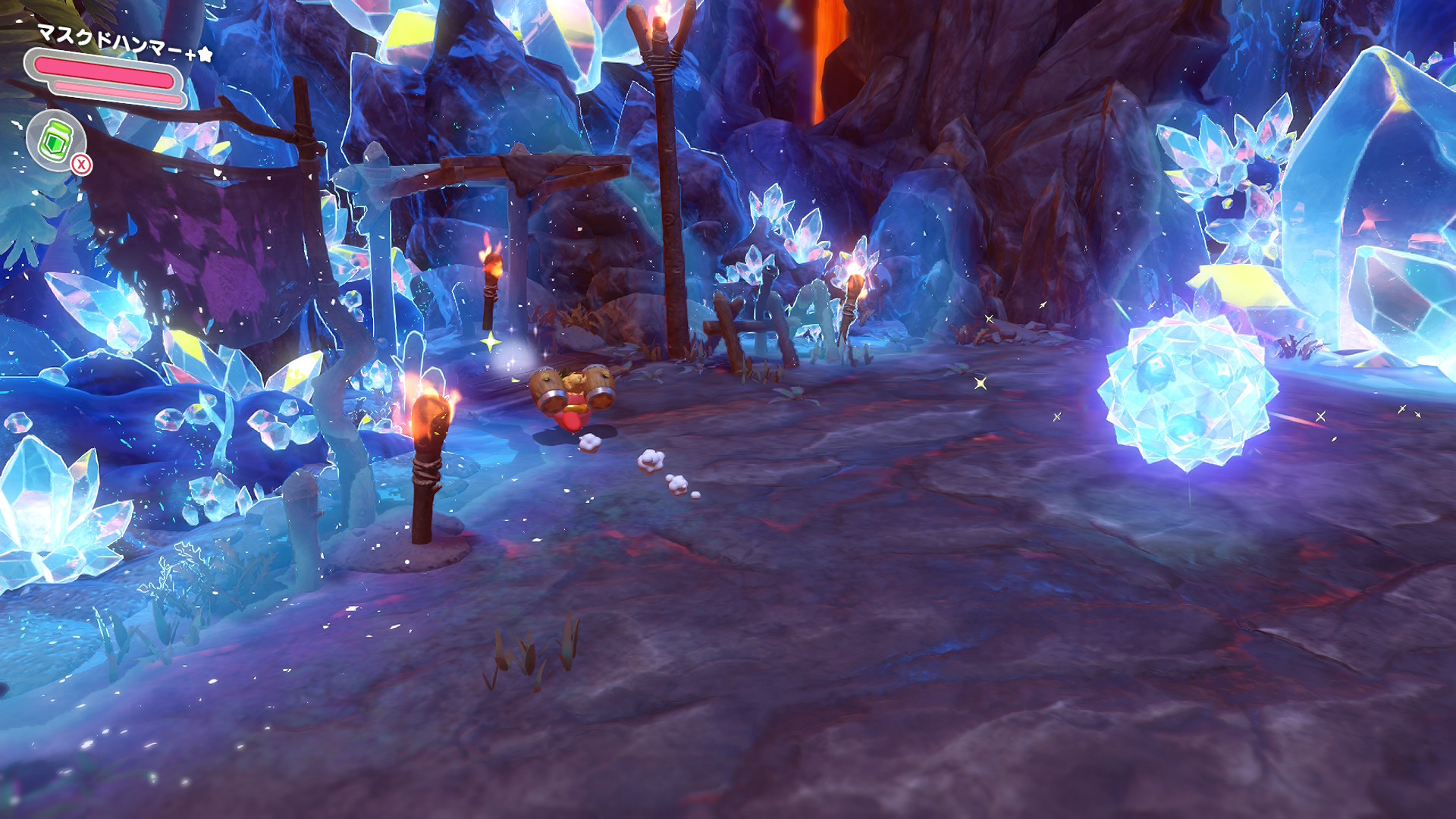1456x819 pixels.
Task: Select the green stored item jar icon
Action: [x=55, y=140]
